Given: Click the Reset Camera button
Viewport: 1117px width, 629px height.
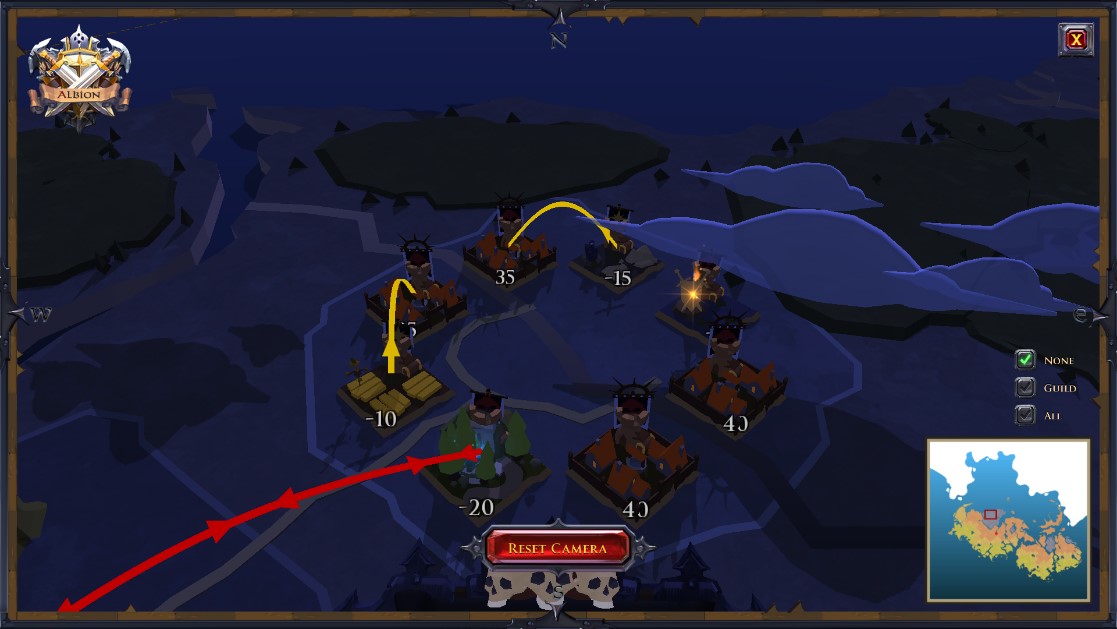Looking at the screenshot, I should pos(557,548).
